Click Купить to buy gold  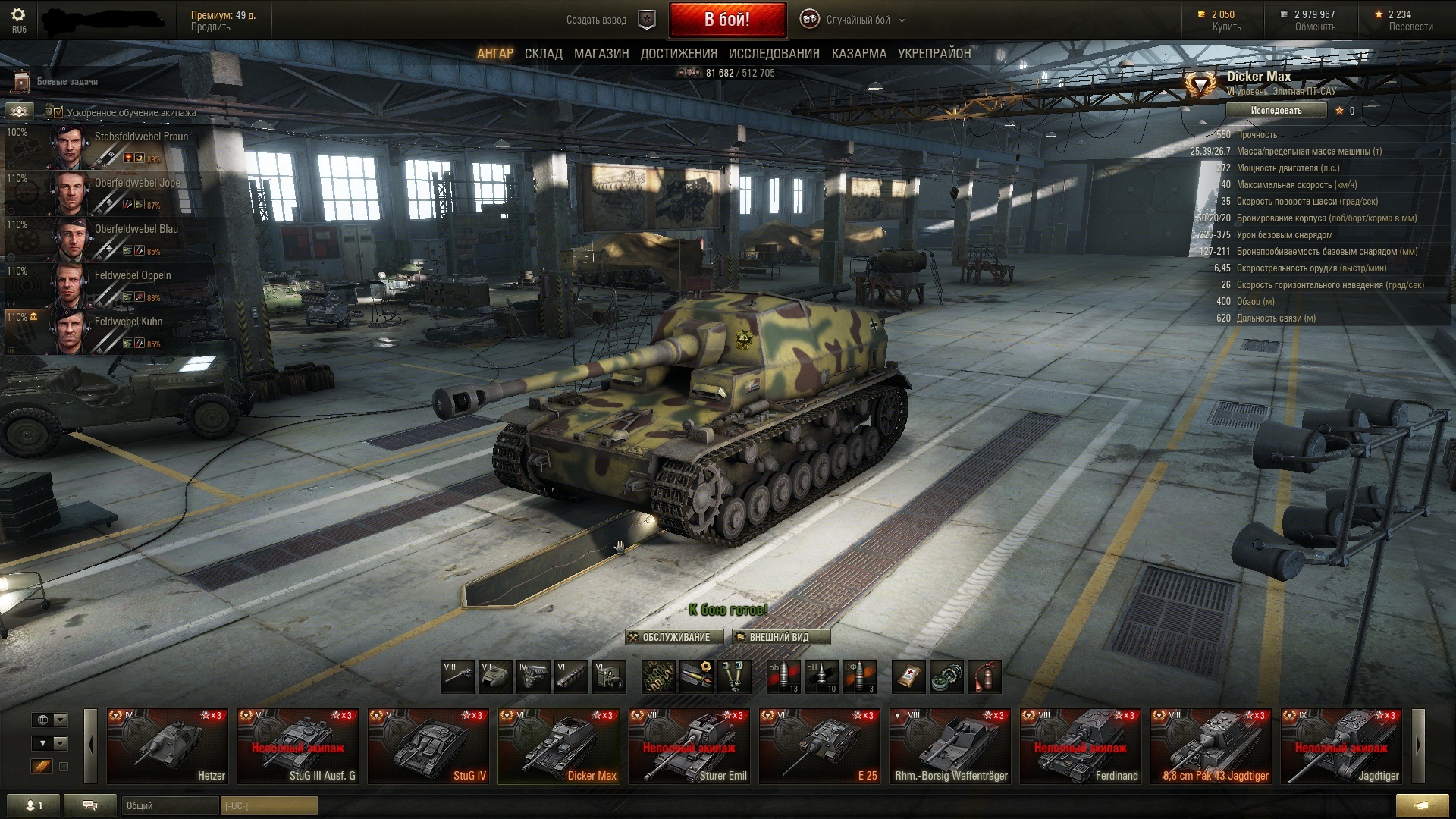(1225, 27)
